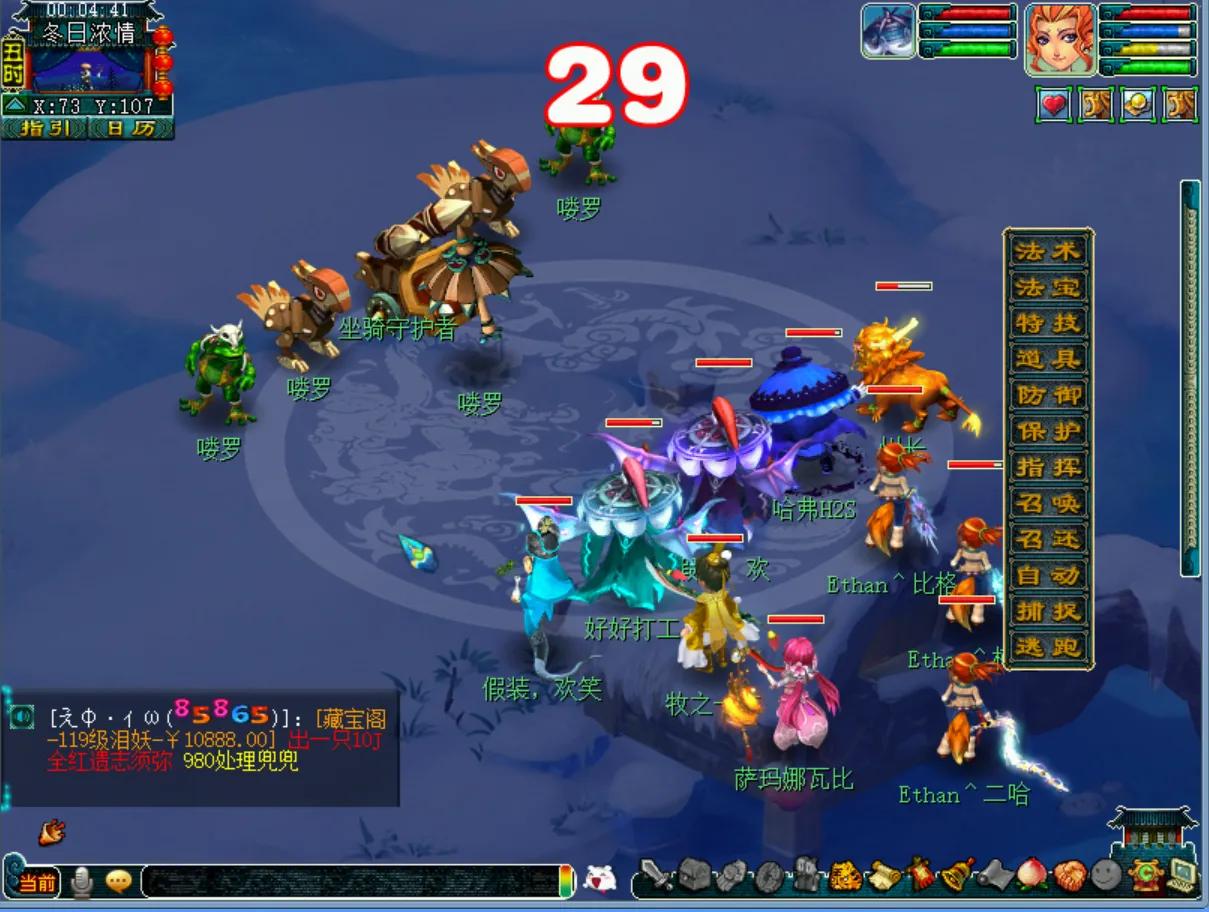Viewport: 1209px width, 912px height.
Task: Toggle the microphone voice button
Action: [x=82, y=881]
